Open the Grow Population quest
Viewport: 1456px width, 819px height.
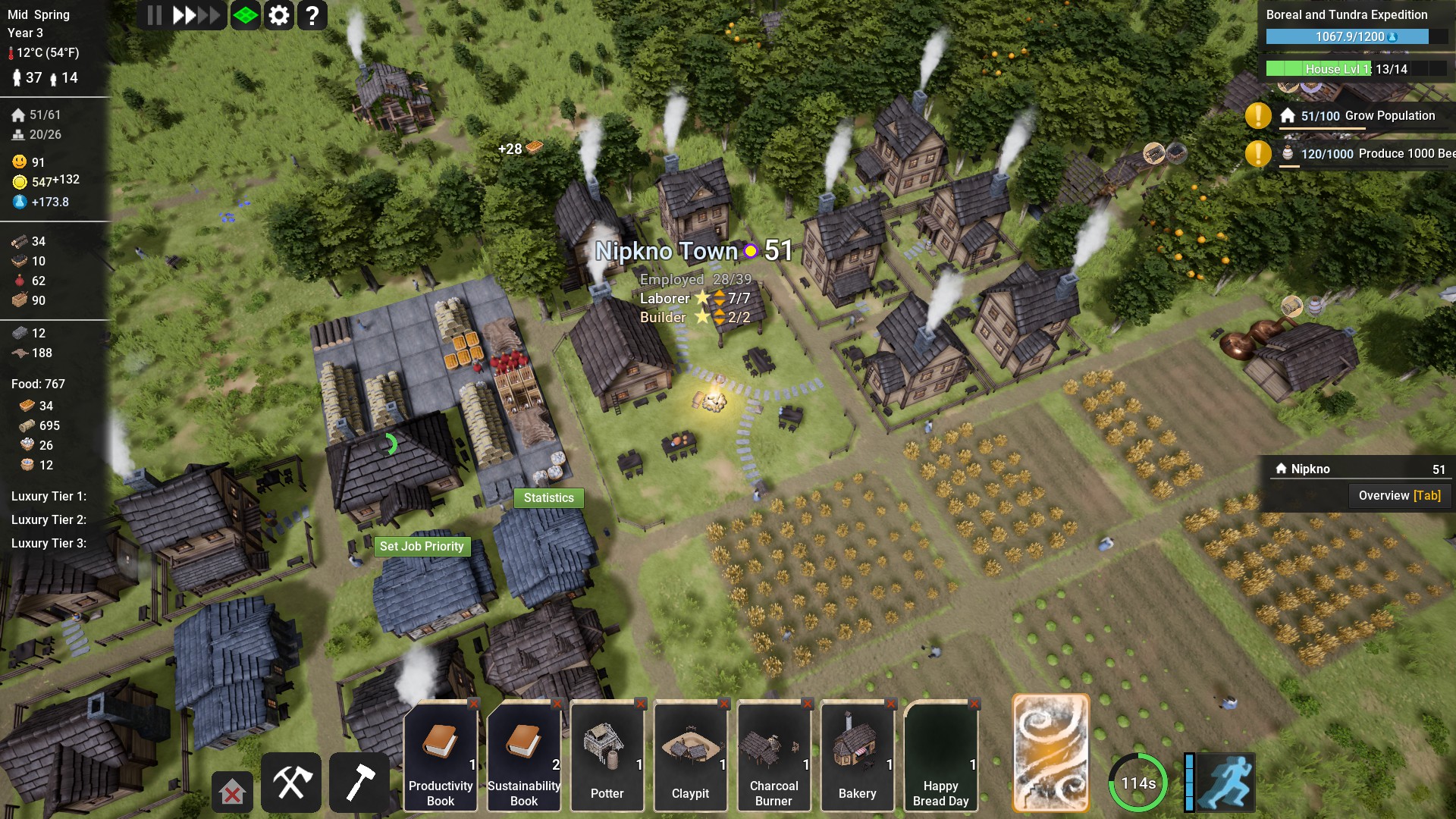point(1357,116)
